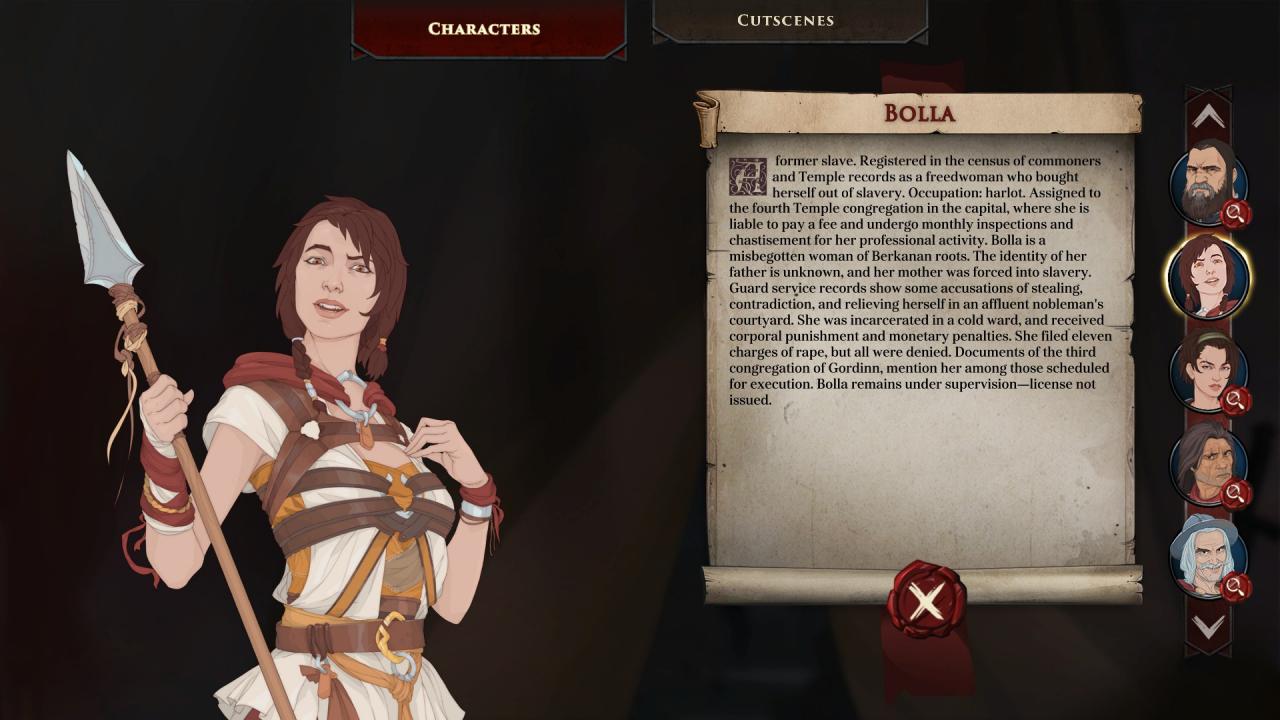Open the Cutscenes tab

(786, 21)
